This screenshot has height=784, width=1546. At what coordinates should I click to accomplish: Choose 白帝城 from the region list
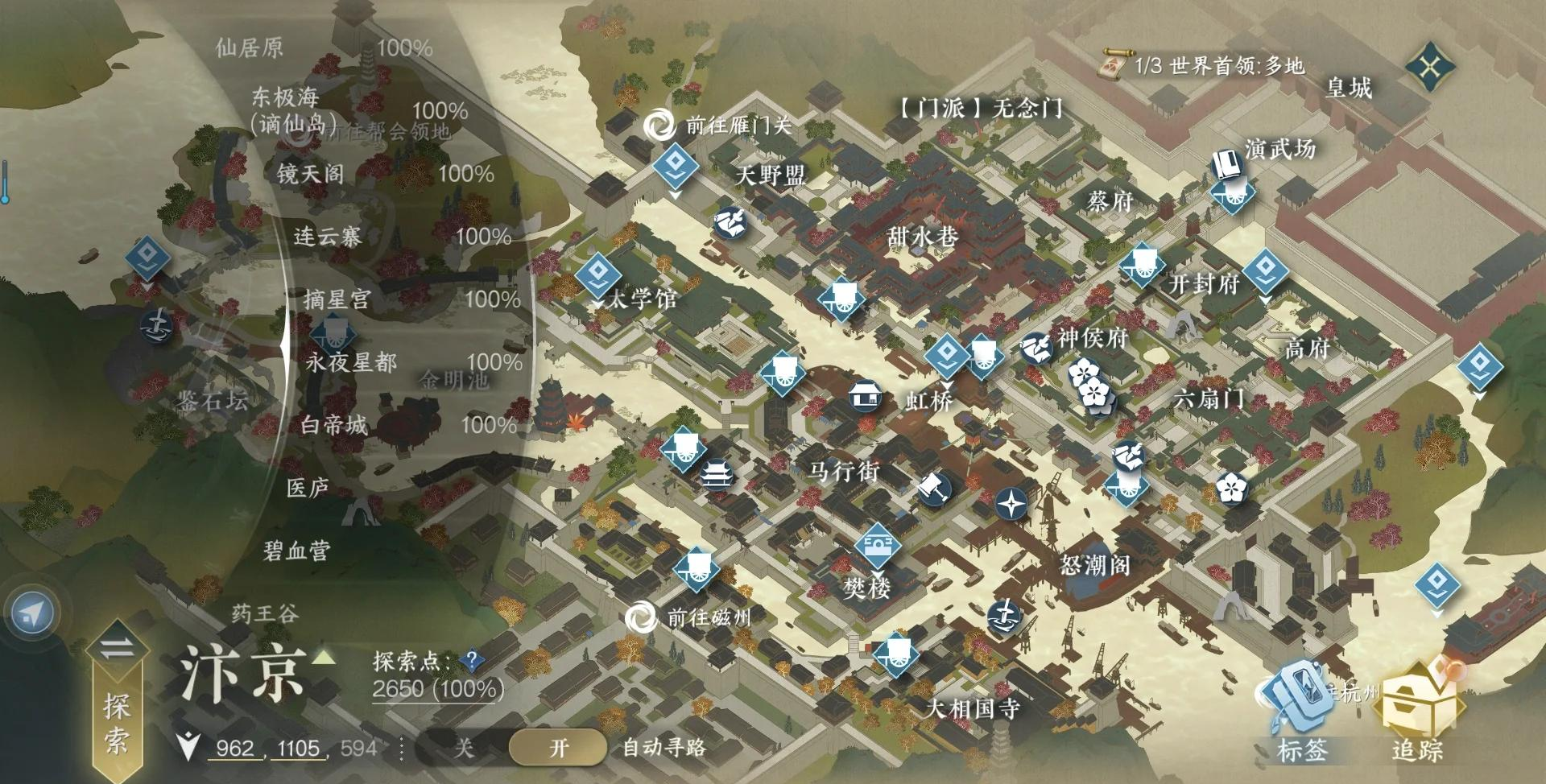333,424
